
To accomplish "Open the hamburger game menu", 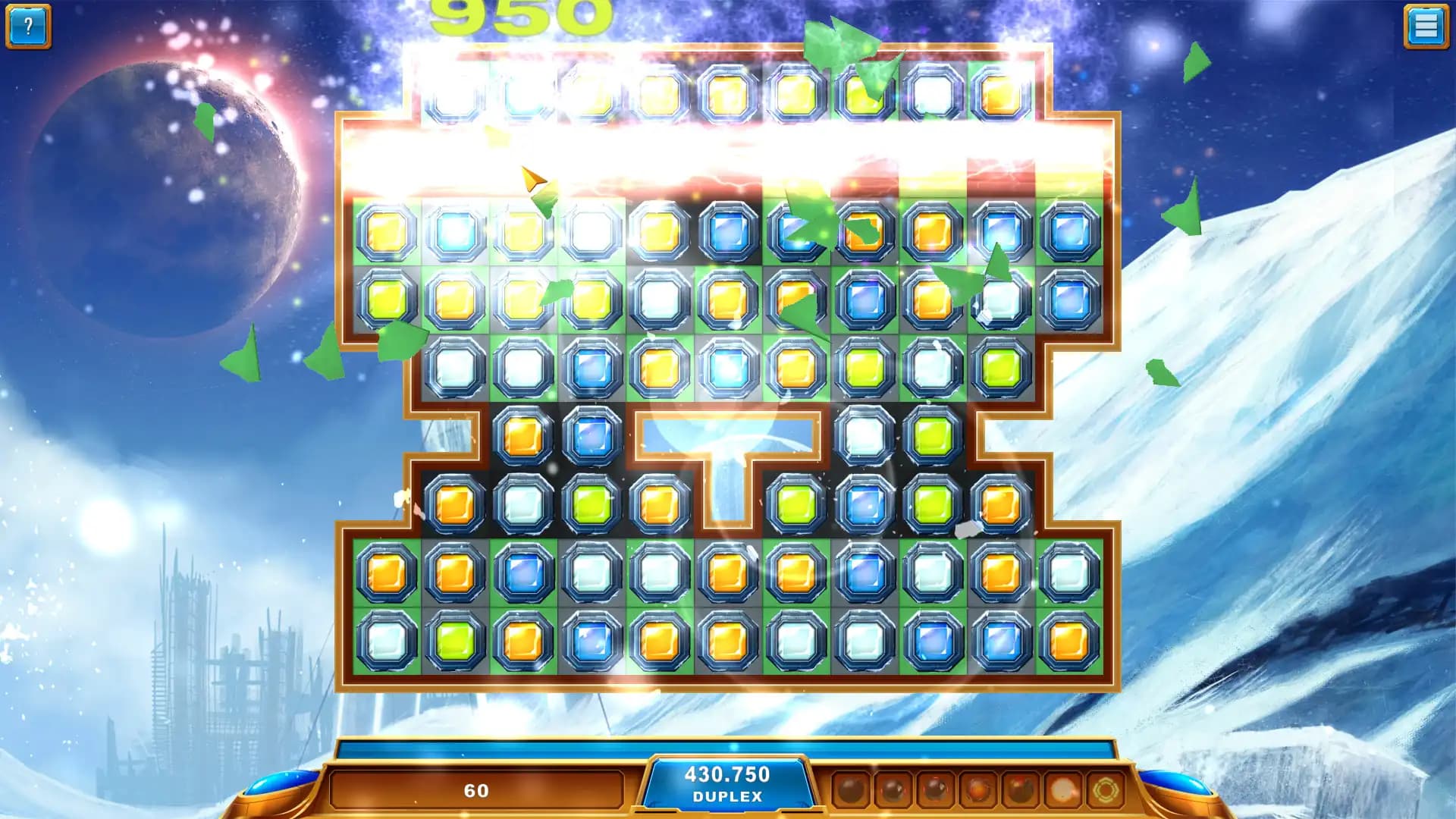I will tap(1426, 27).
